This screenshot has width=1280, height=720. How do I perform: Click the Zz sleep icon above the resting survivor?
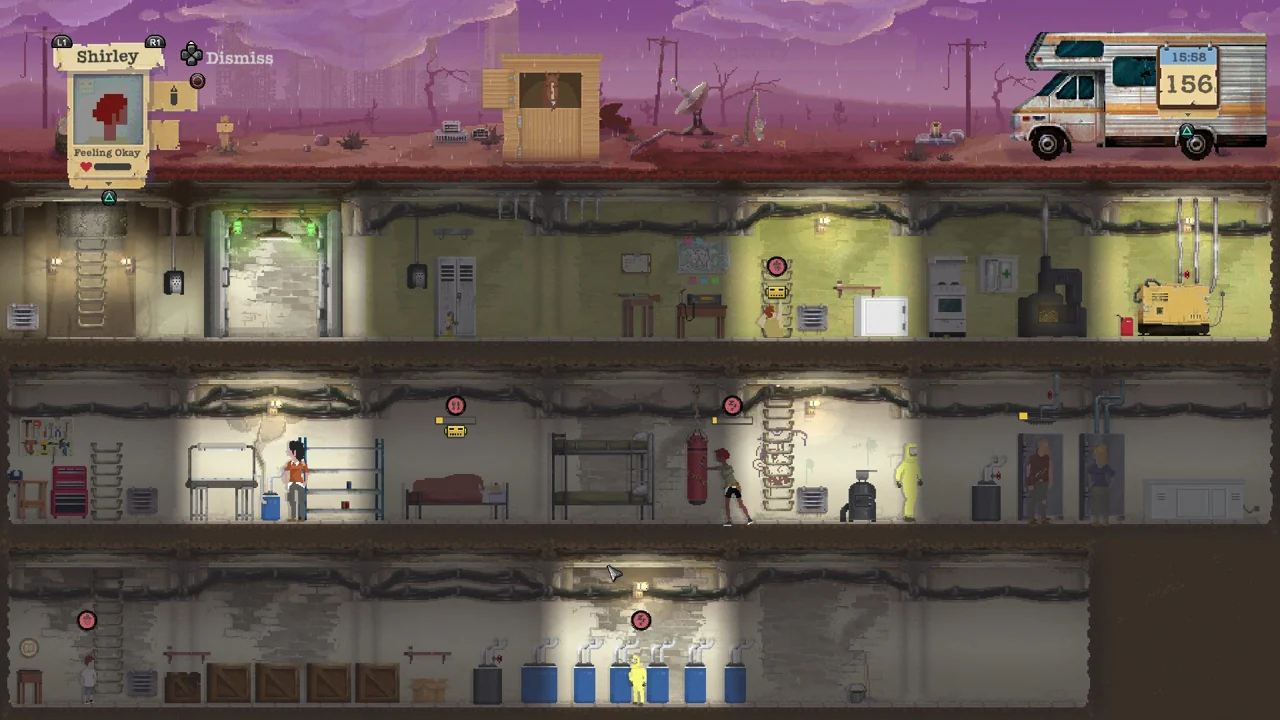(732, 405)
